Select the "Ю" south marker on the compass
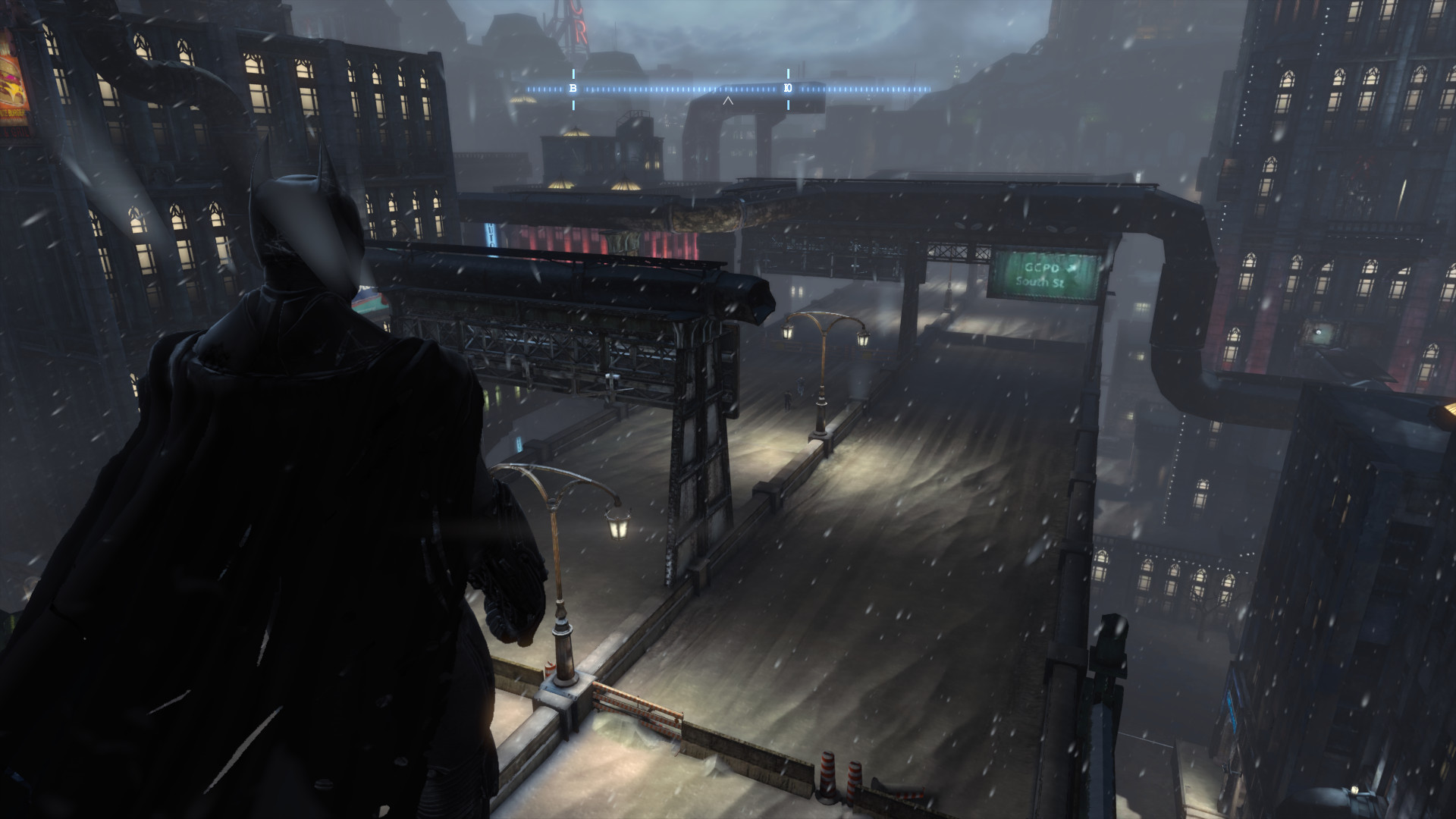The height and width of the screenshot is (819, 1456). [x=788, y=89]
